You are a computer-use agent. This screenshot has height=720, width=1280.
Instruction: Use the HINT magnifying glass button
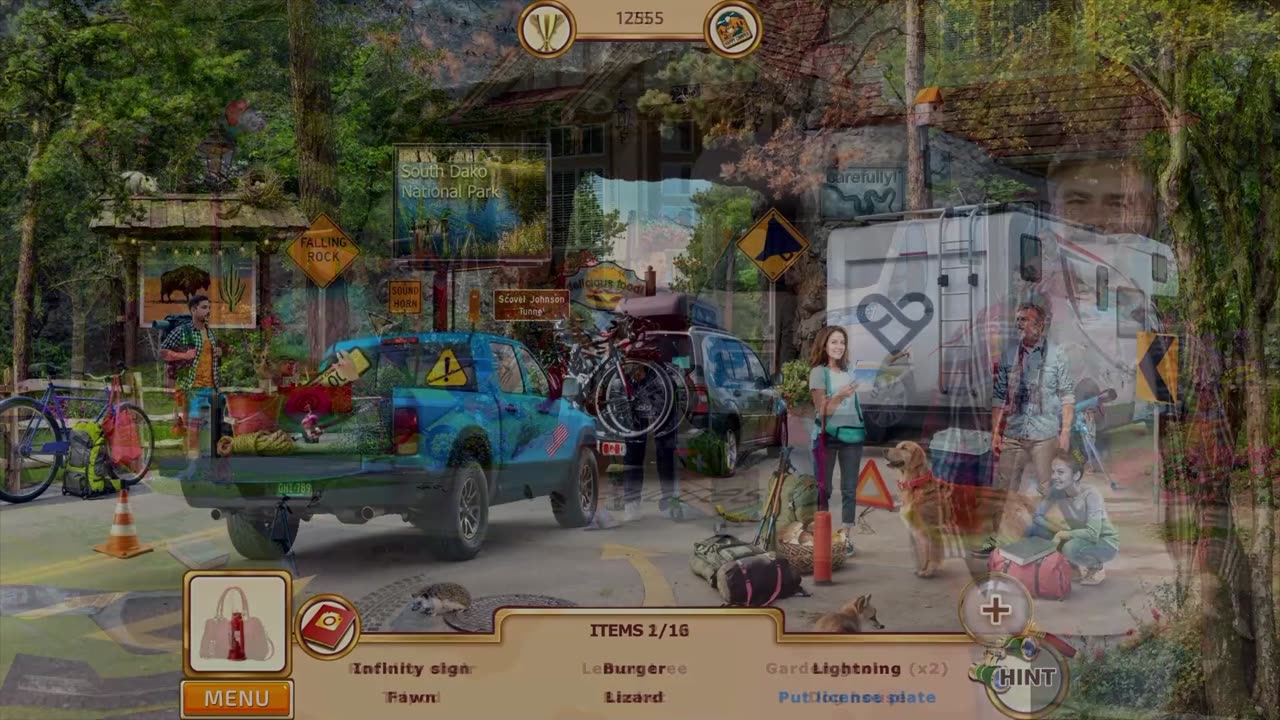[x=1022, y=679]
